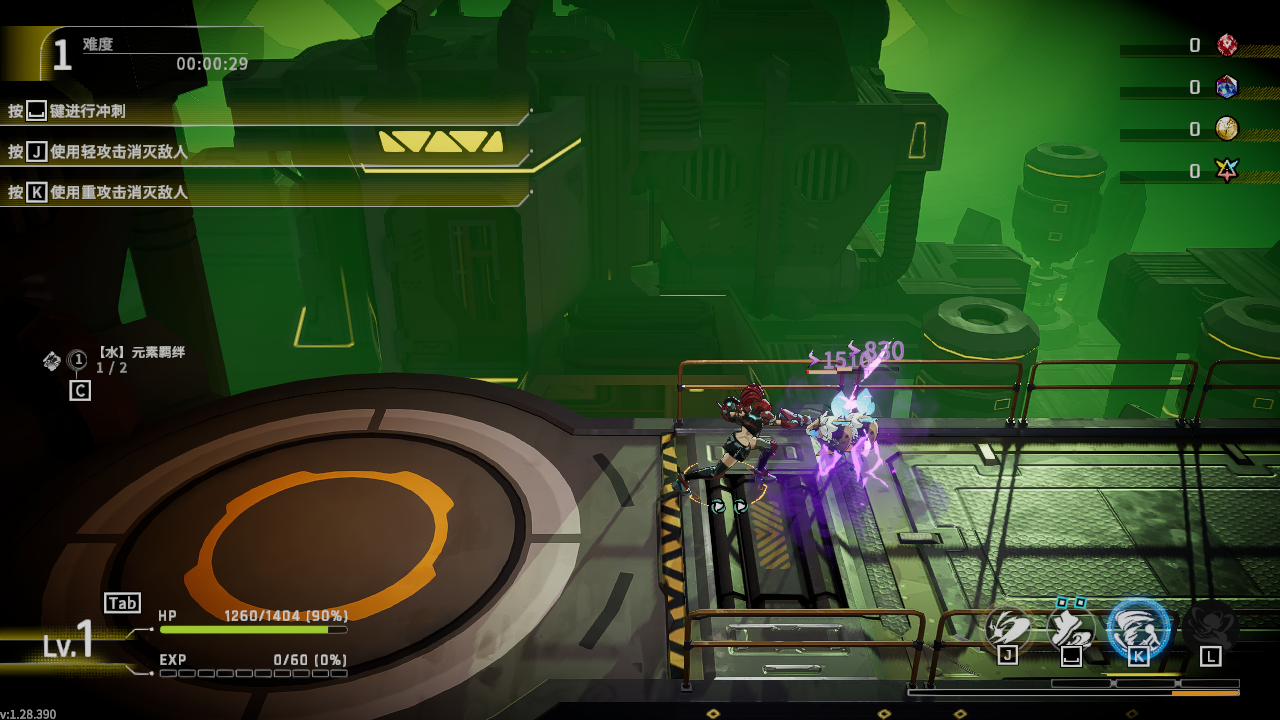Trigger the boot-shaped dash skill icon
The width and height of the screenshot is (1280, 720).
click(1071, 628)
